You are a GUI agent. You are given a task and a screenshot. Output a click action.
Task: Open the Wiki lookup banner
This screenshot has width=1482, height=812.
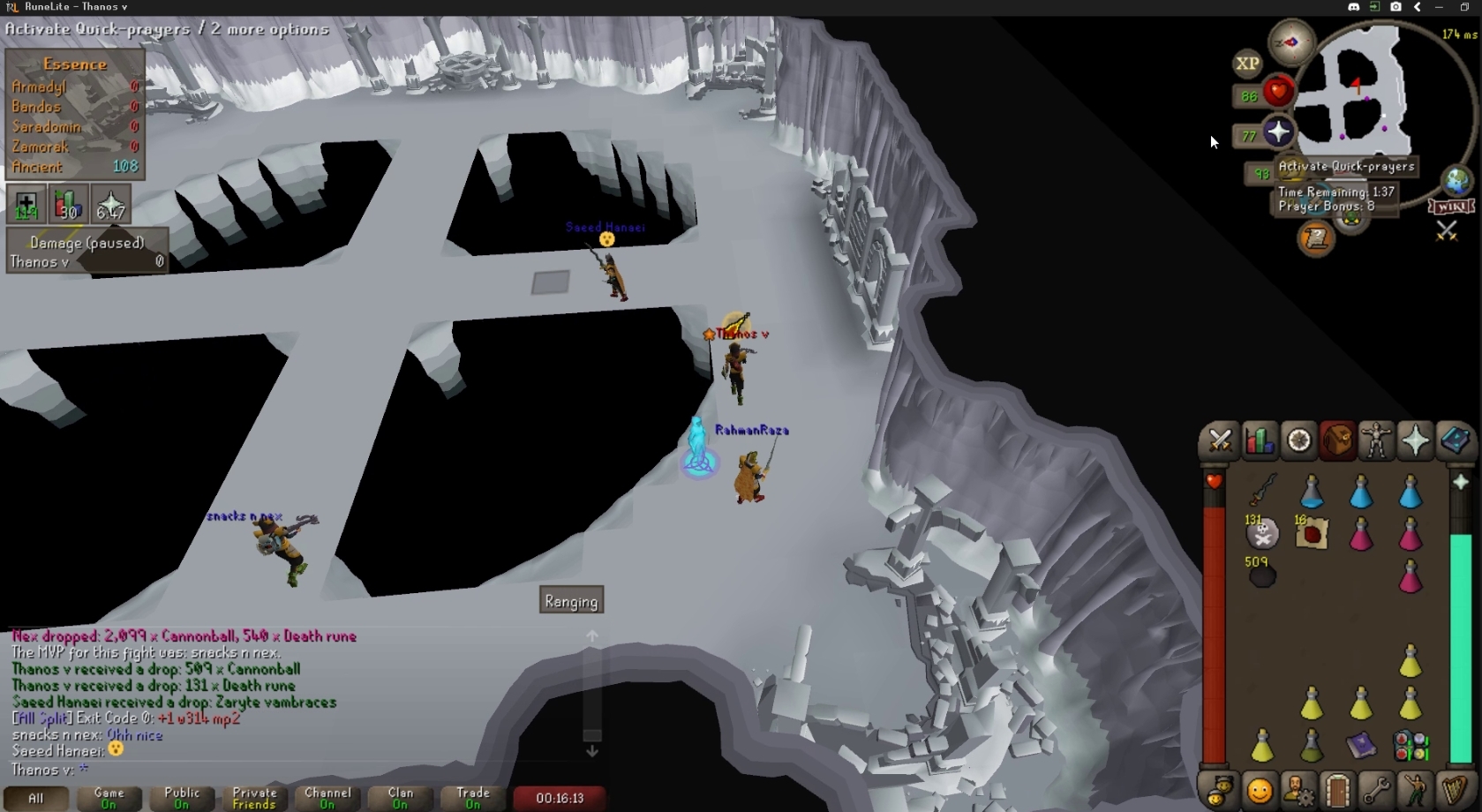[1451, 207]
